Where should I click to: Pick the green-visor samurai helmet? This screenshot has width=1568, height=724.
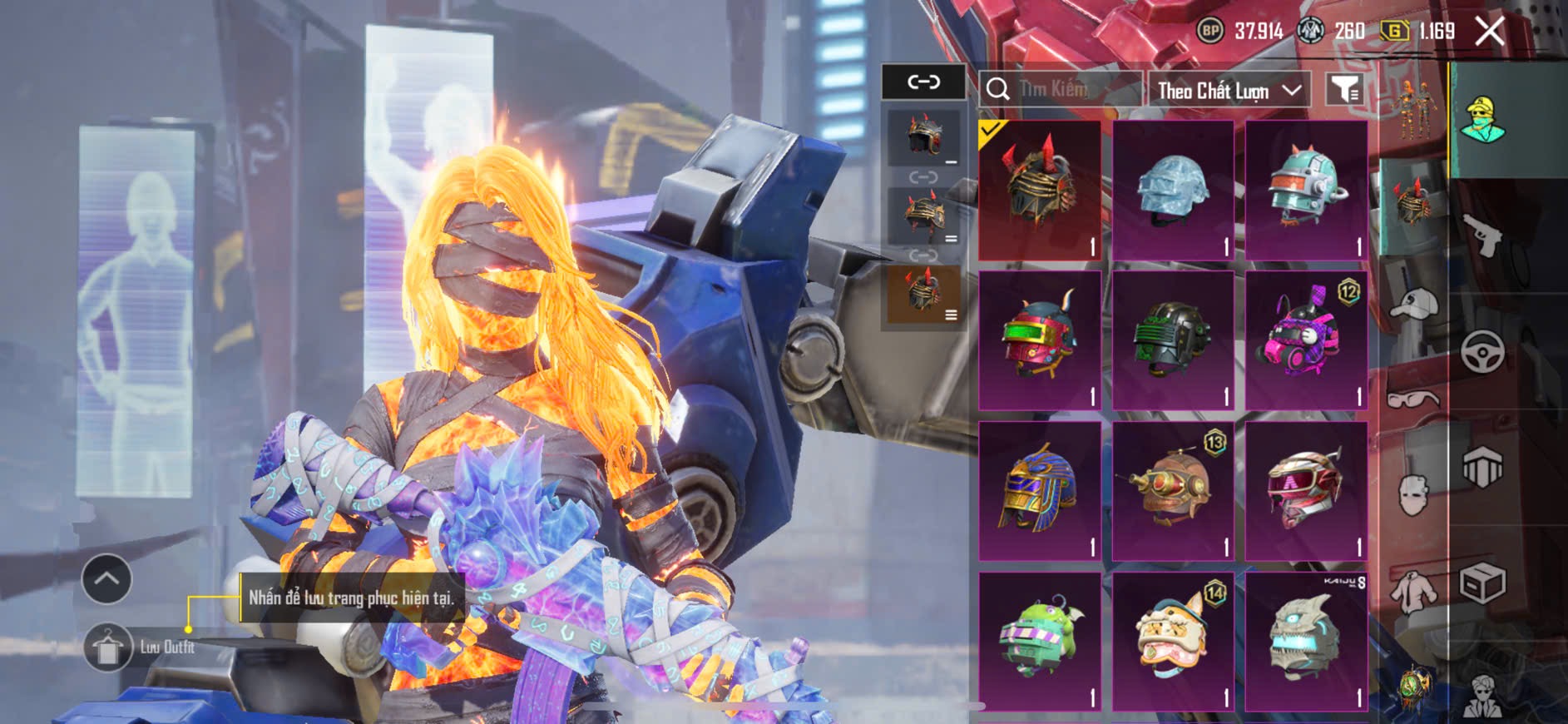(1040, 340)
